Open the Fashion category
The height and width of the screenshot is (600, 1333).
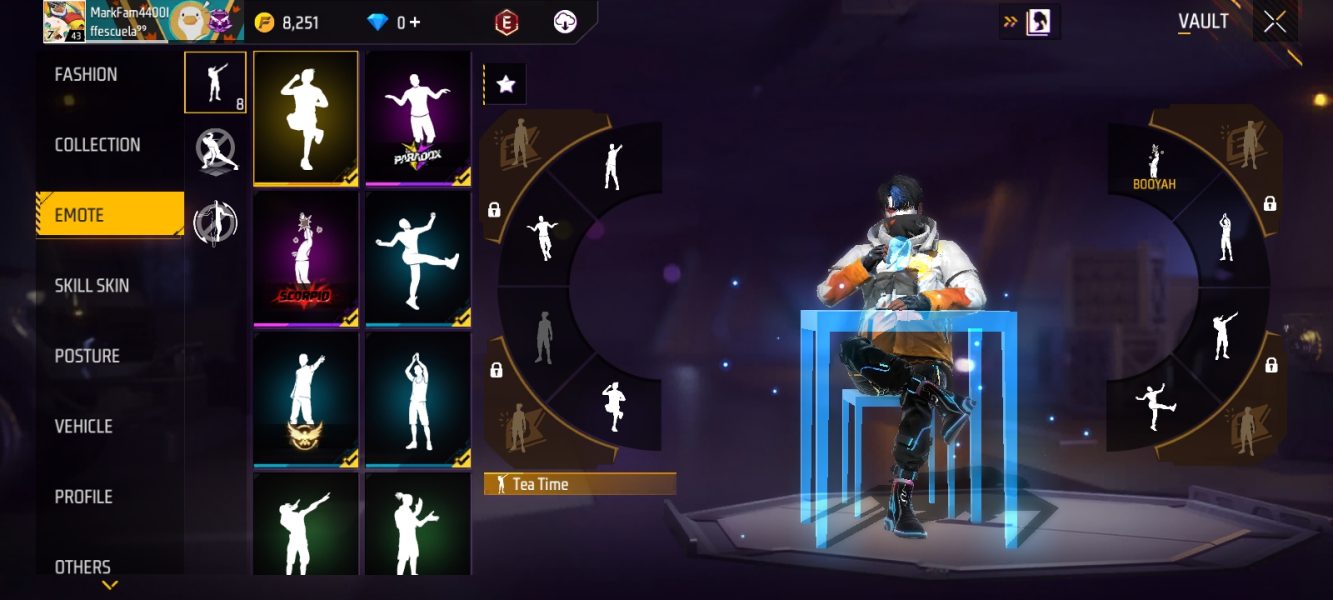[86, 75]
